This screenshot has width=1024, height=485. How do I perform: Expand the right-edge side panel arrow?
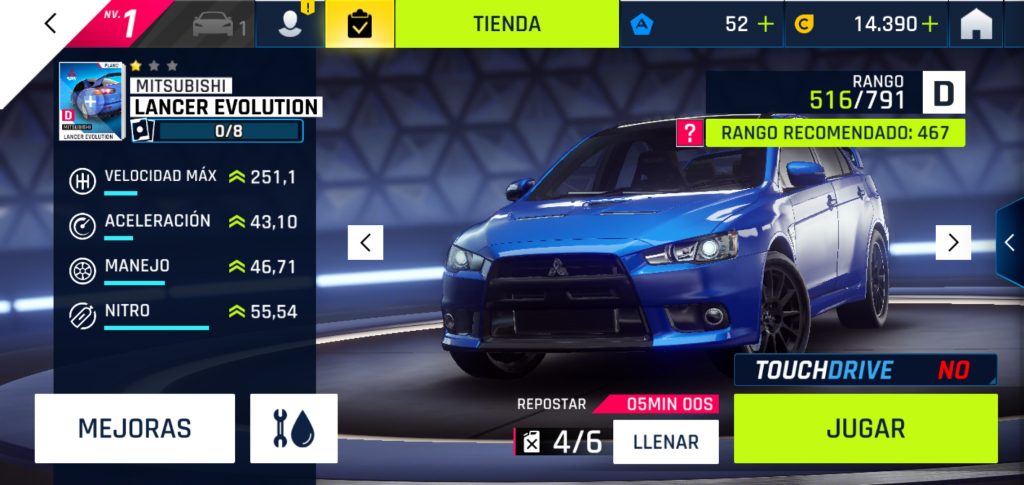pyautogui.click(x=1010, y=242)
